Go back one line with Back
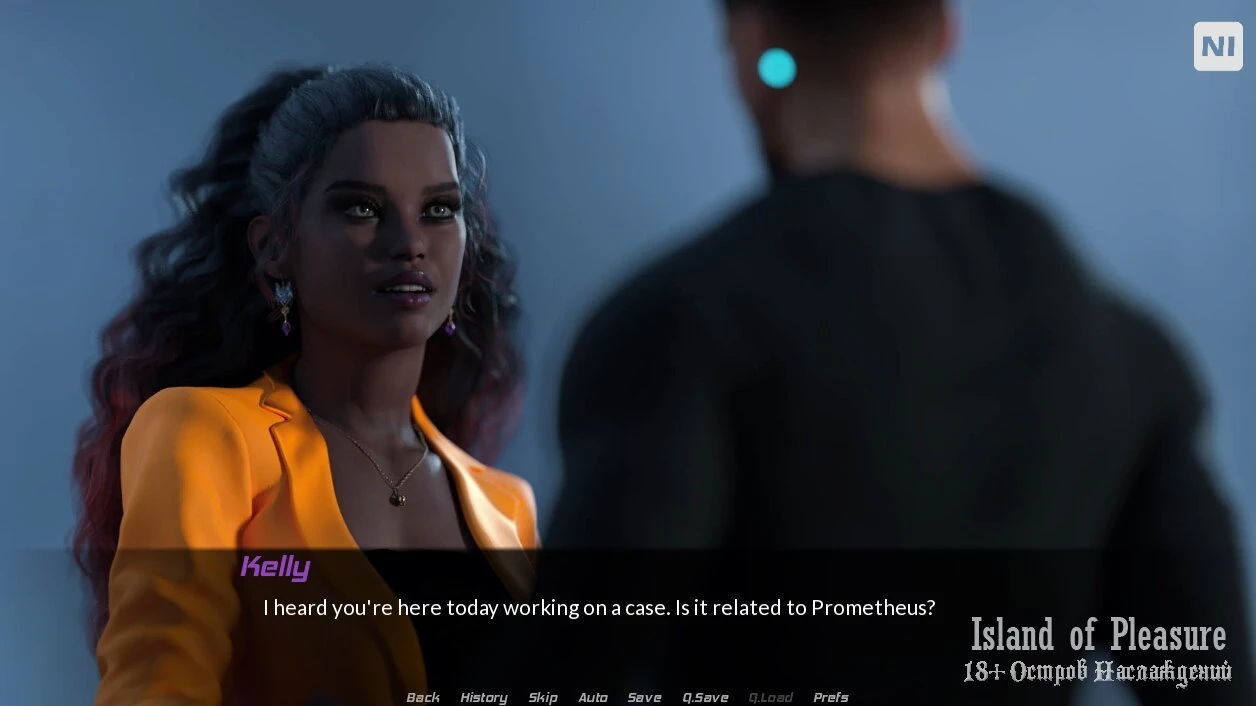Viewport: 1256px width, 706px height. 423,697
